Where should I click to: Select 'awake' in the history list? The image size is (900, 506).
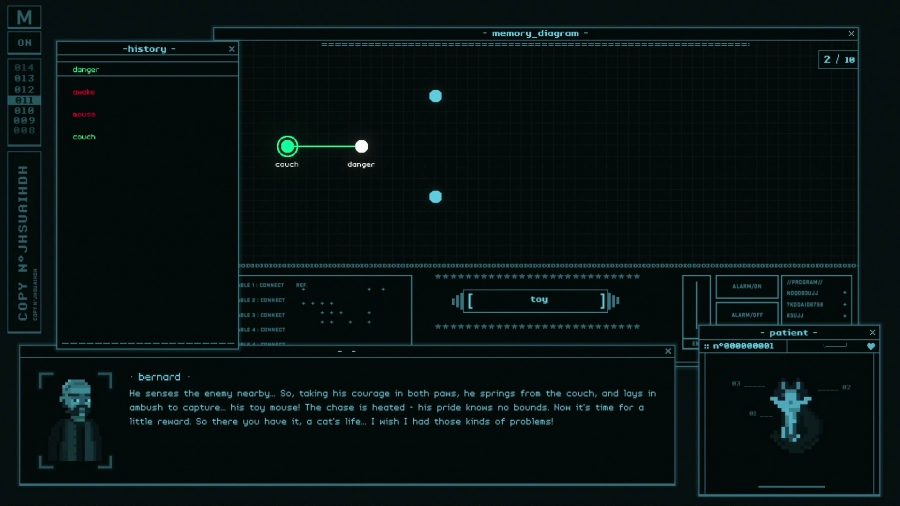coord(84,92)
